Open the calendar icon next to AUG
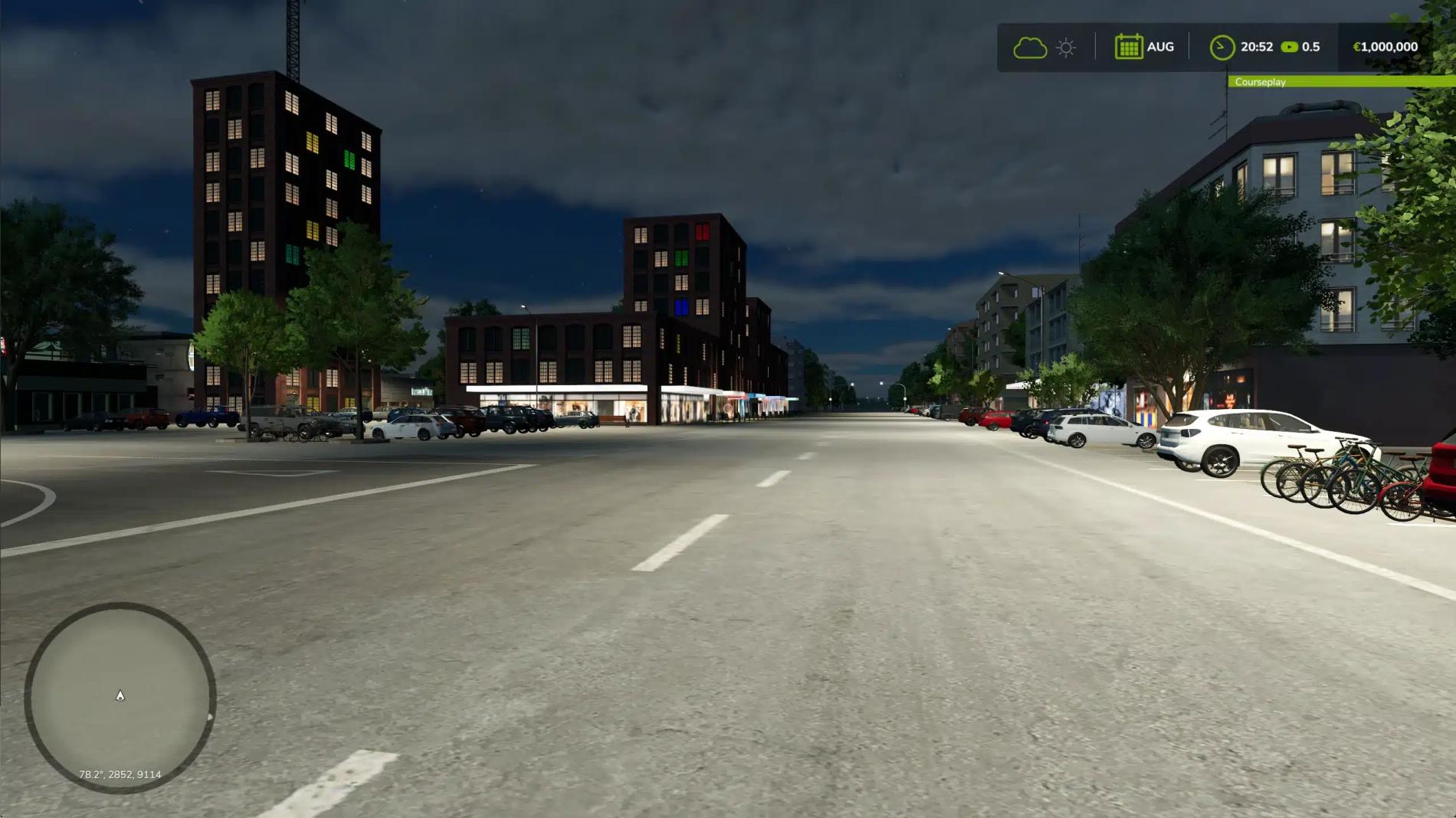The image size is (1456, 818). (1127, 47)
